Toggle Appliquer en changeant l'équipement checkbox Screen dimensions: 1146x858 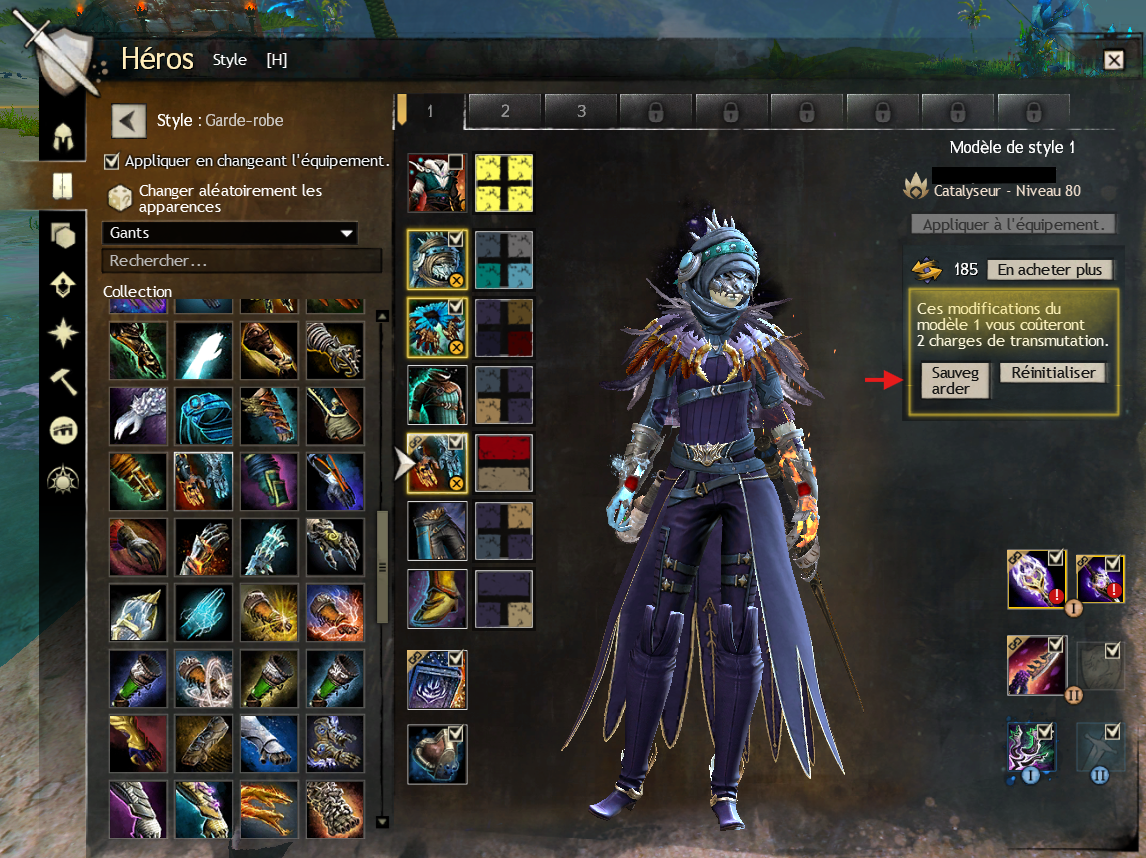coord(112,161)
